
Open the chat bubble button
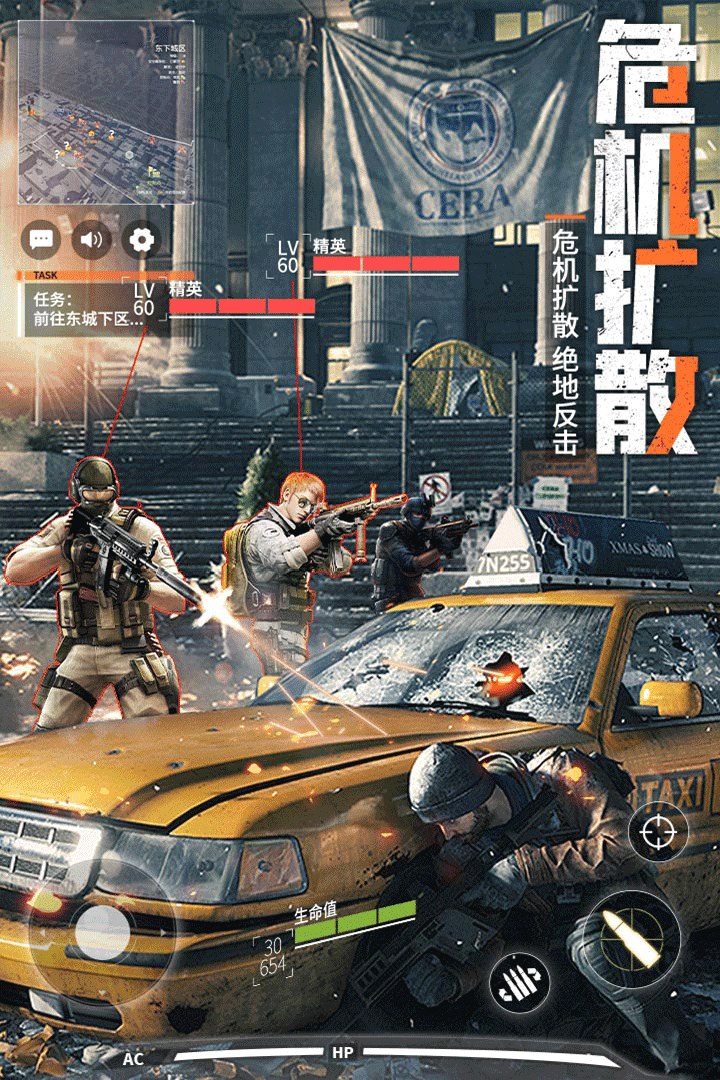point(42,240)
